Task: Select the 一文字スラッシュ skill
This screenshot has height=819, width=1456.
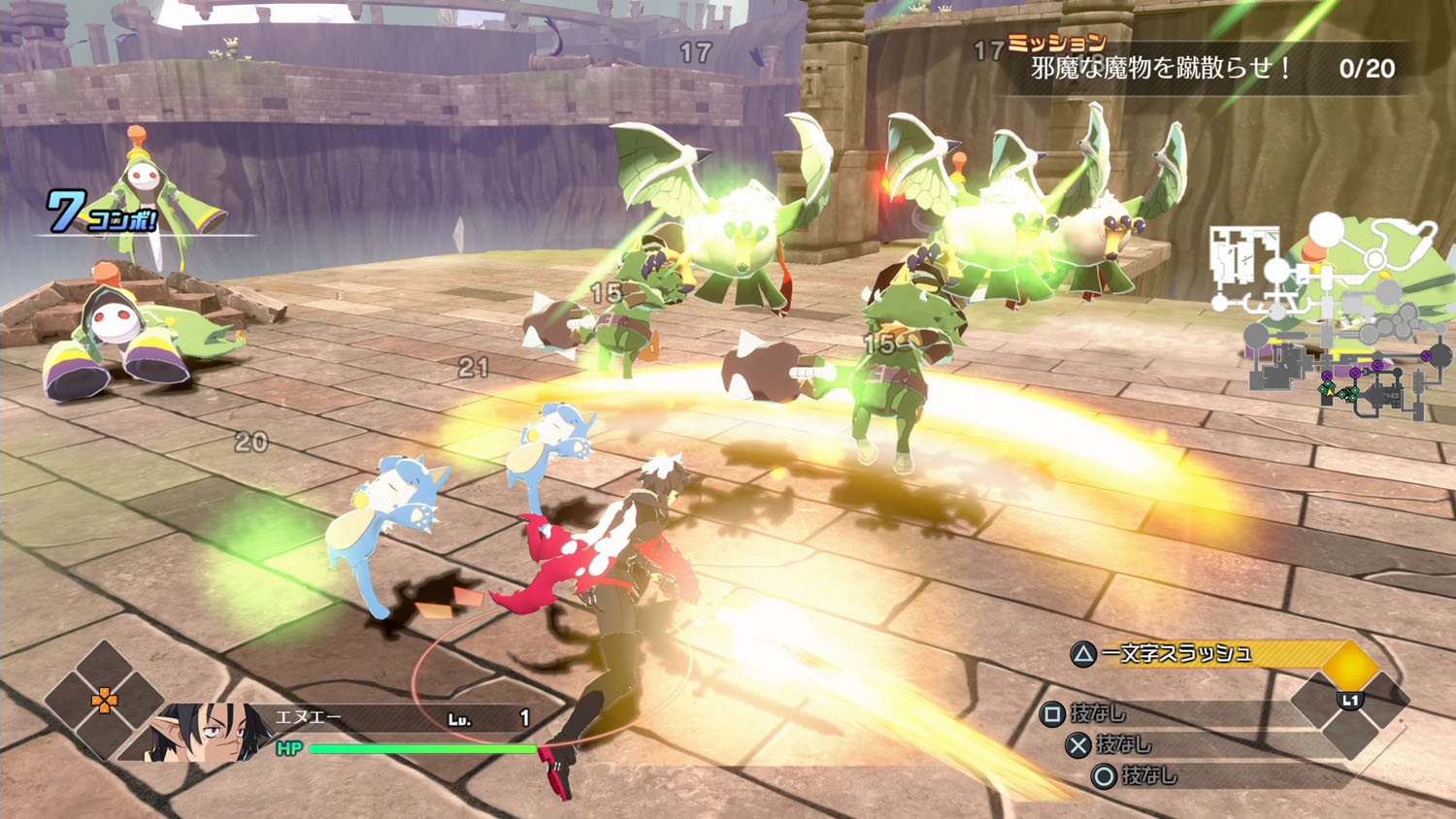Action: 1175,654
